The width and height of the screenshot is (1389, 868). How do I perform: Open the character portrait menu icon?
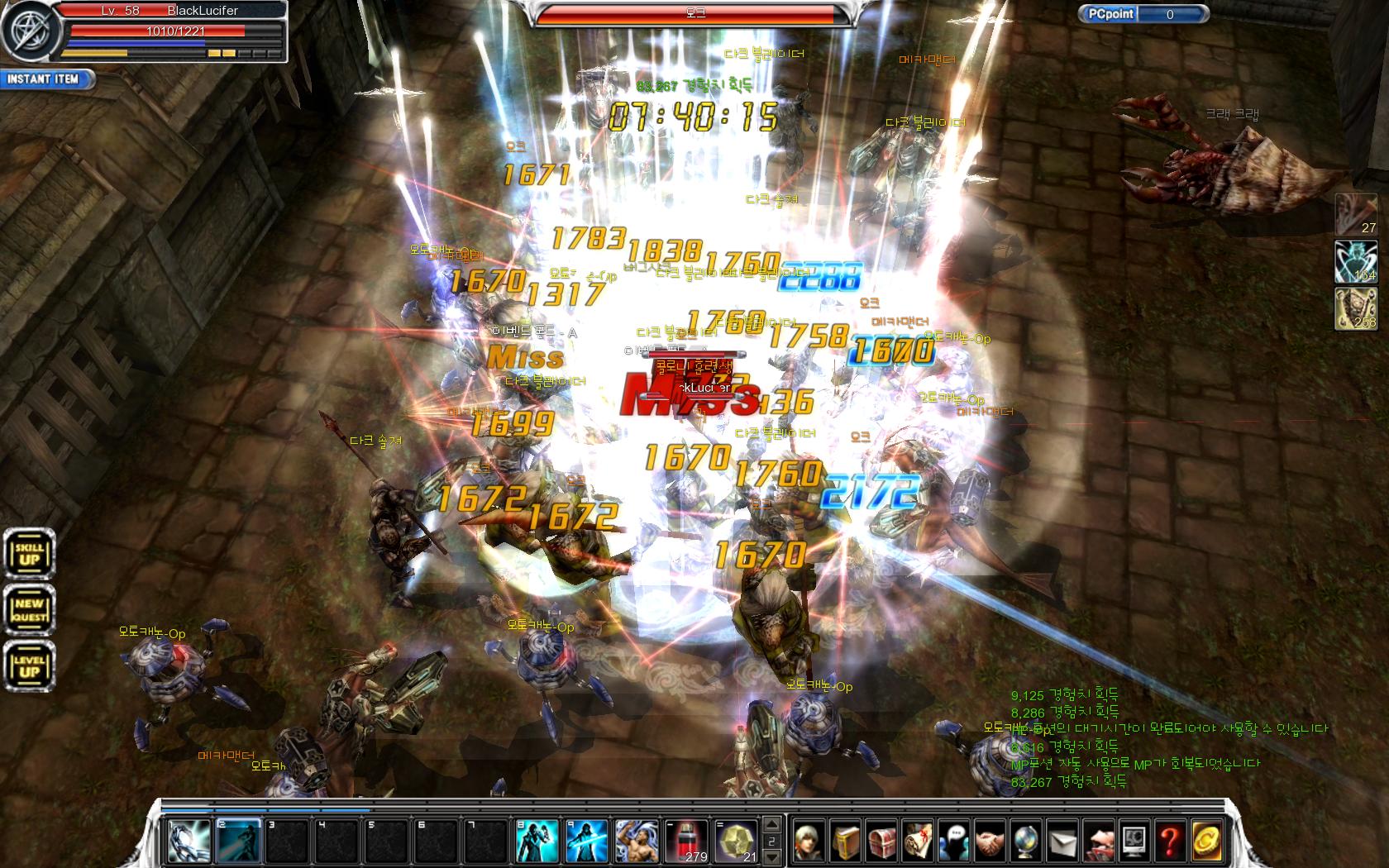pos(810,842)
